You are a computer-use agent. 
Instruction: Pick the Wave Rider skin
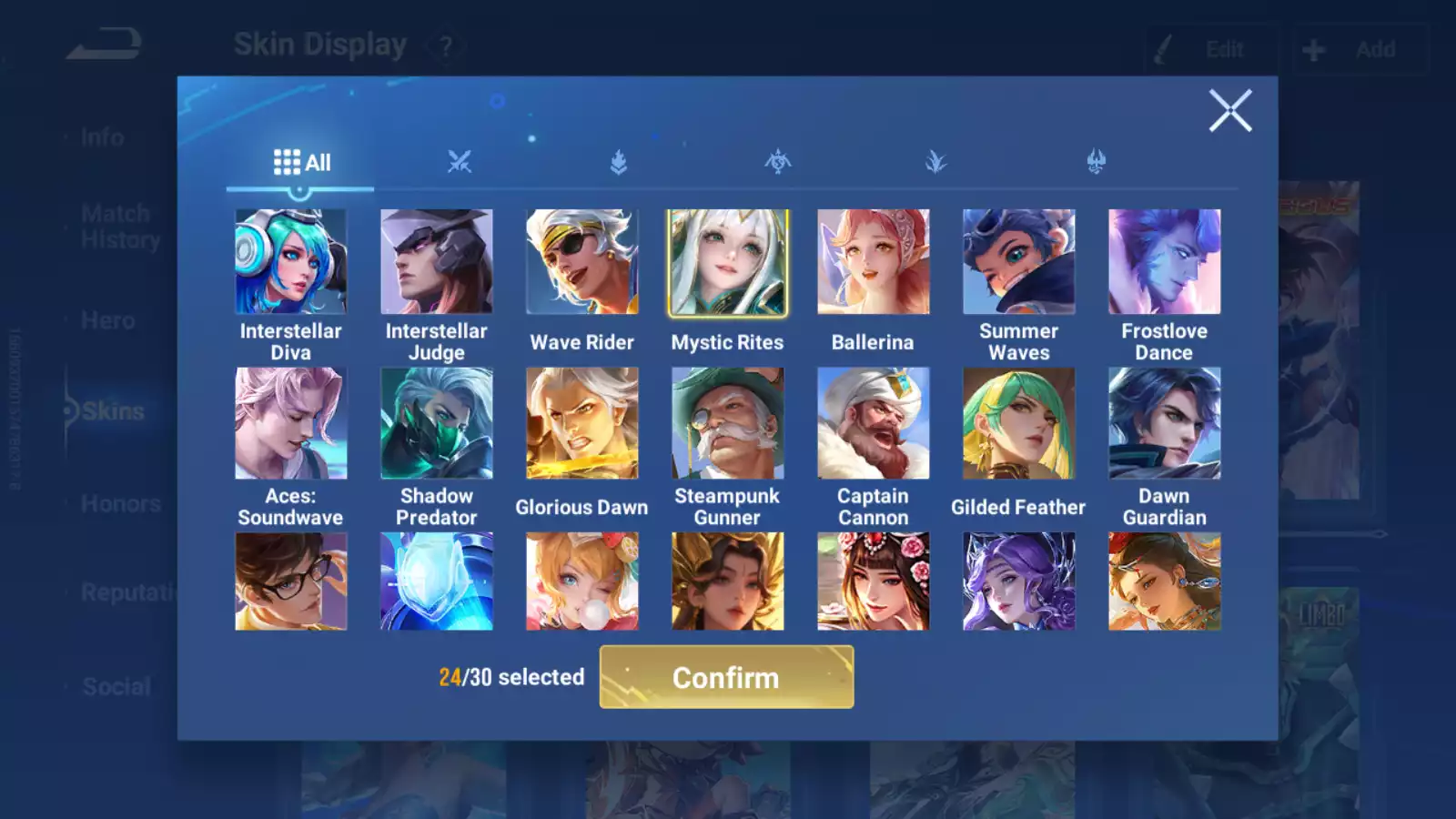point(581,262)
